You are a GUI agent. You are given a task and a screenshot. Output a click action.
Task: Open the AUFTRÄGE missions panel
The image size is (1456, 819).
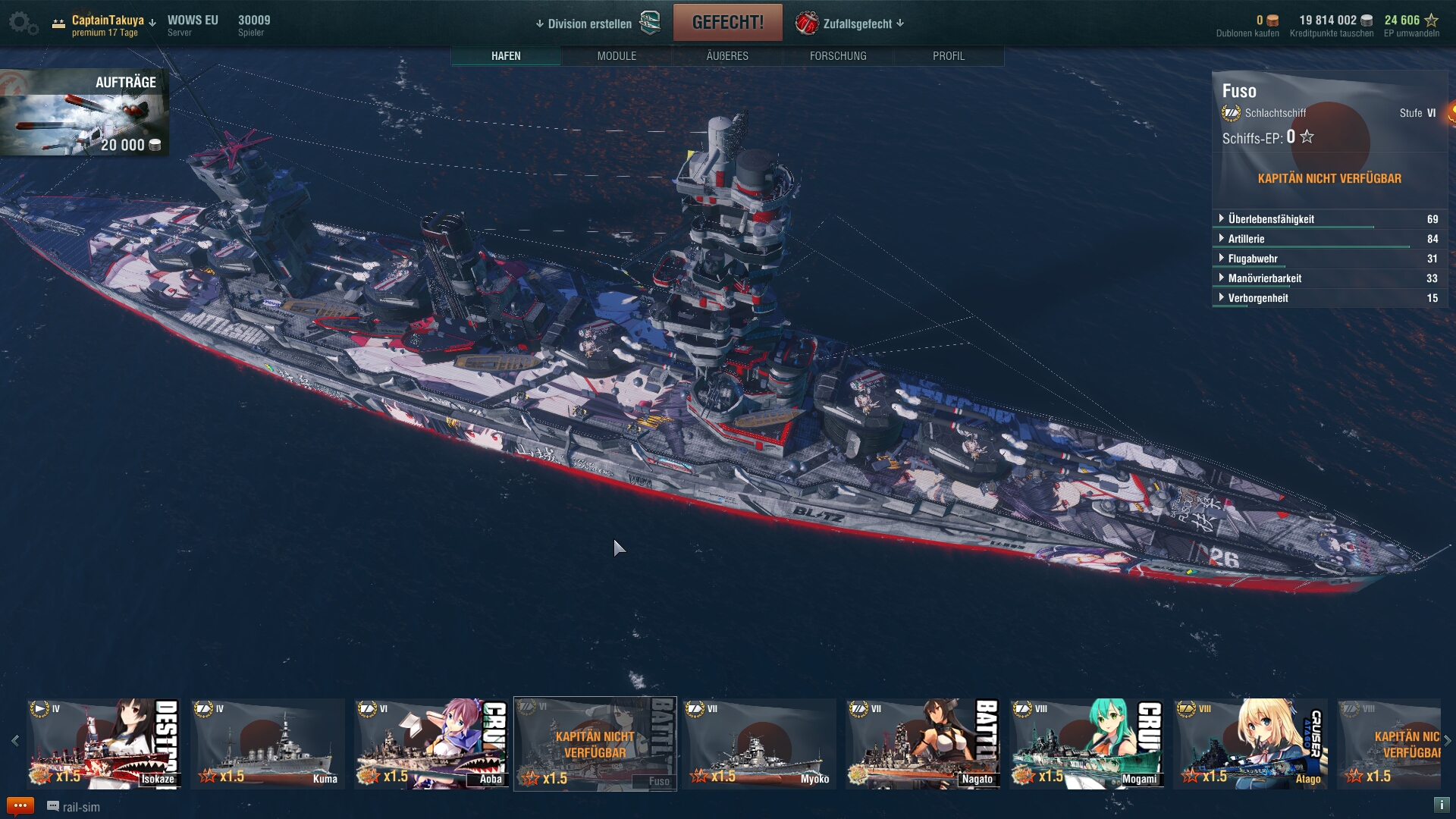(x=84, y=112)
